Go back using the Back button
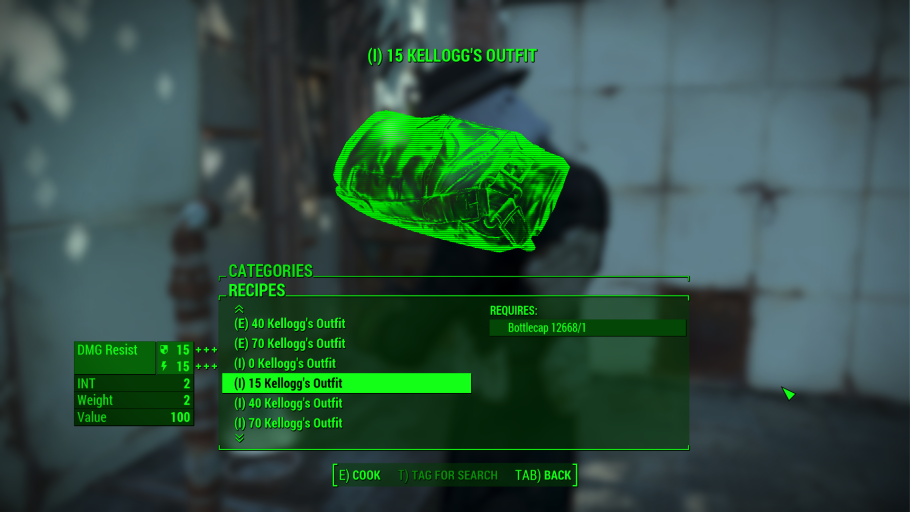910x512 pixels. tap(543, 475)
